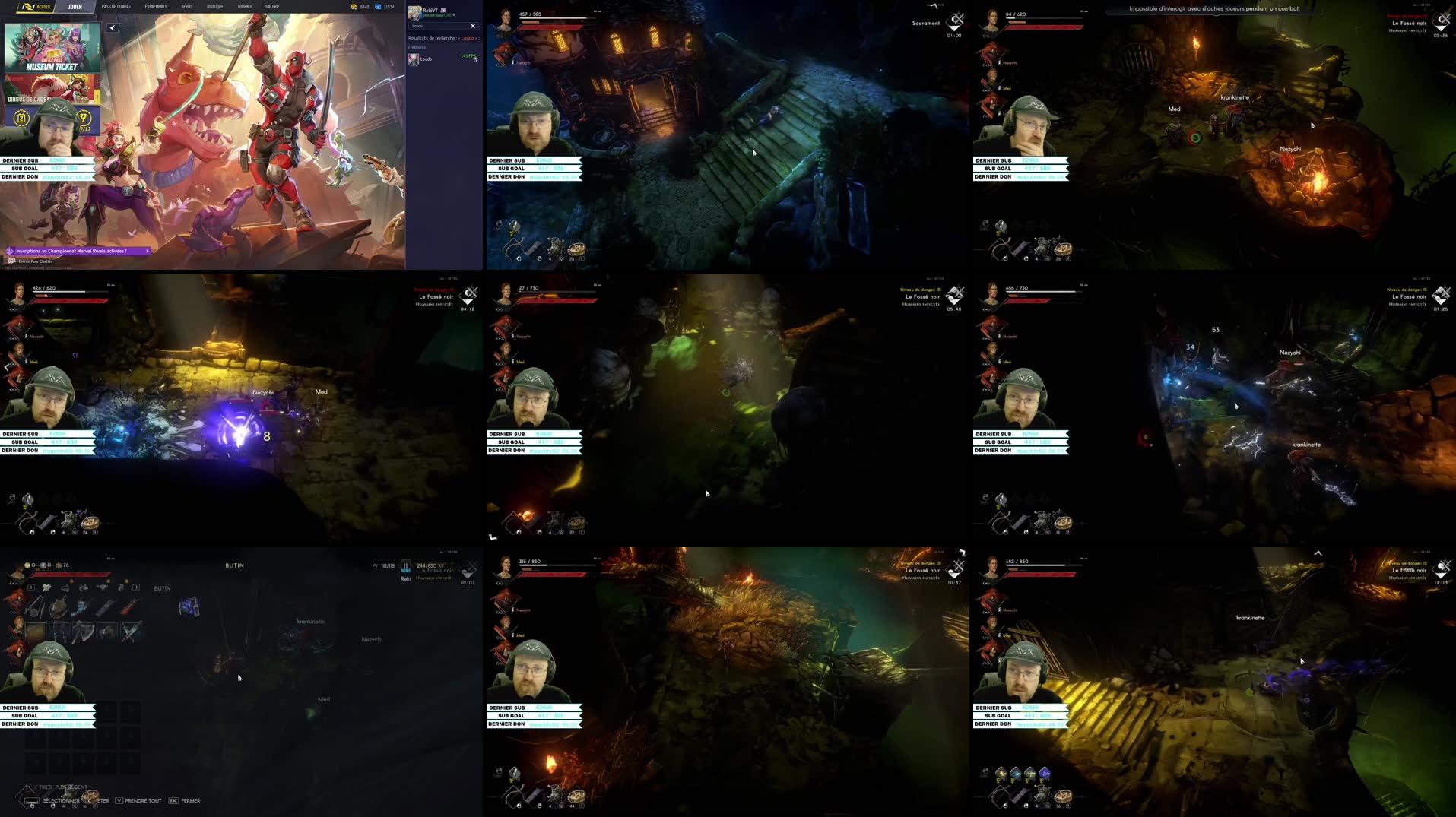Screen dimensions: 1456x817
Task: Select the blue armor piece in the BUTIN grid
Action: (x=190, y=606)
